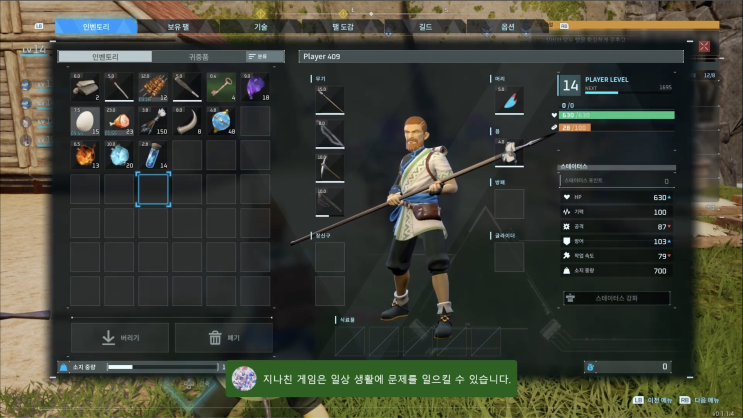Viewport: 743px width, 418px height.
Task: Choose the arrows stack of 150
Action: point(153,121)
